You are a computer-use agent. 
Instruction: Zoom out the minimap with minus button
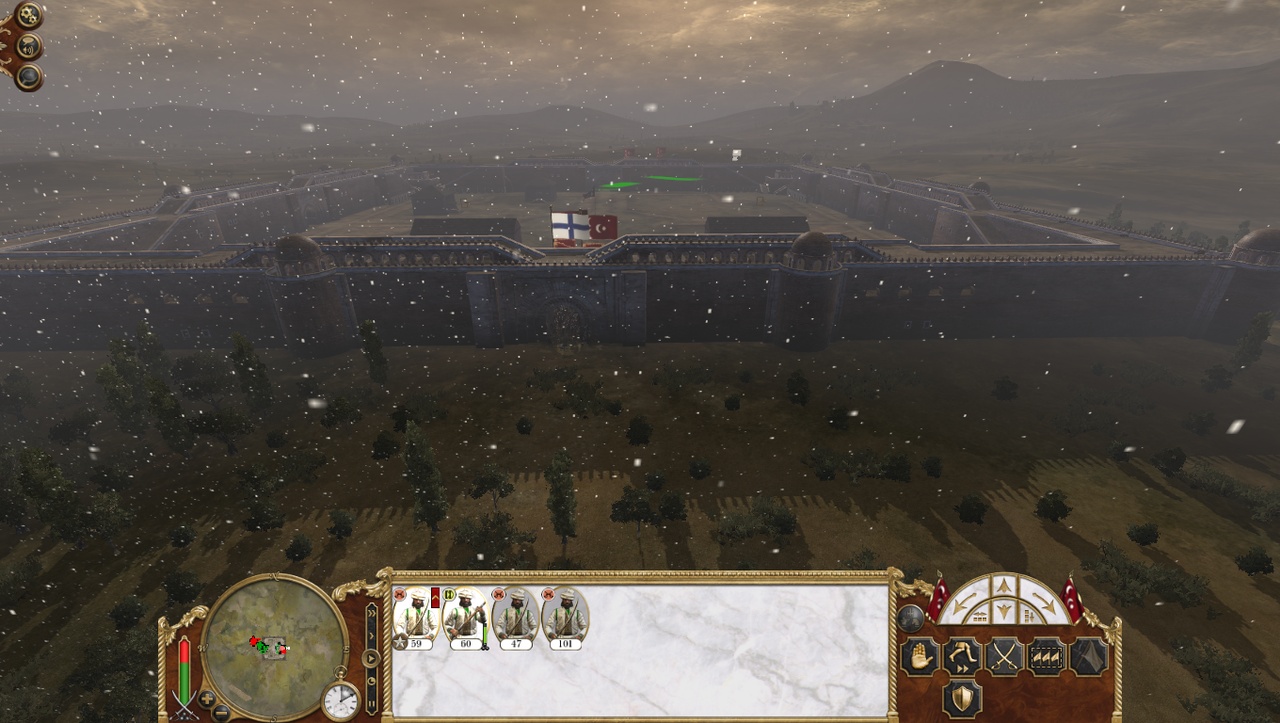pyautogui.click(x=221, y=711)
